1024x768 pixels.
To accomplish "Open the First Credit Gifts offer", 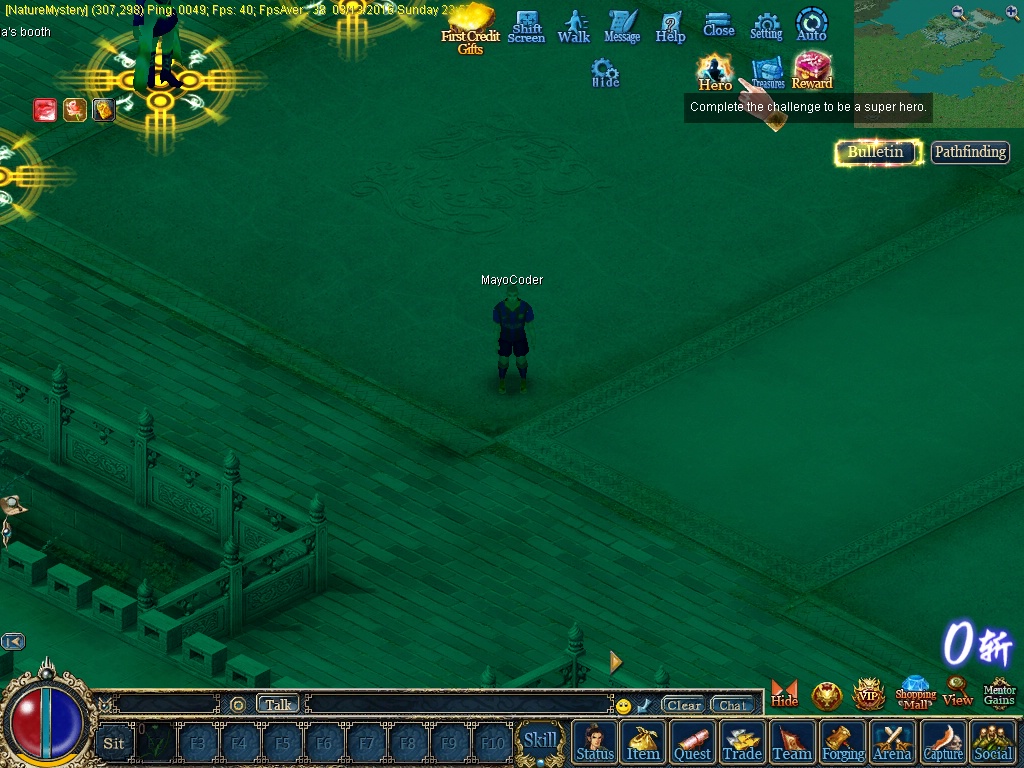I will 470,30.
